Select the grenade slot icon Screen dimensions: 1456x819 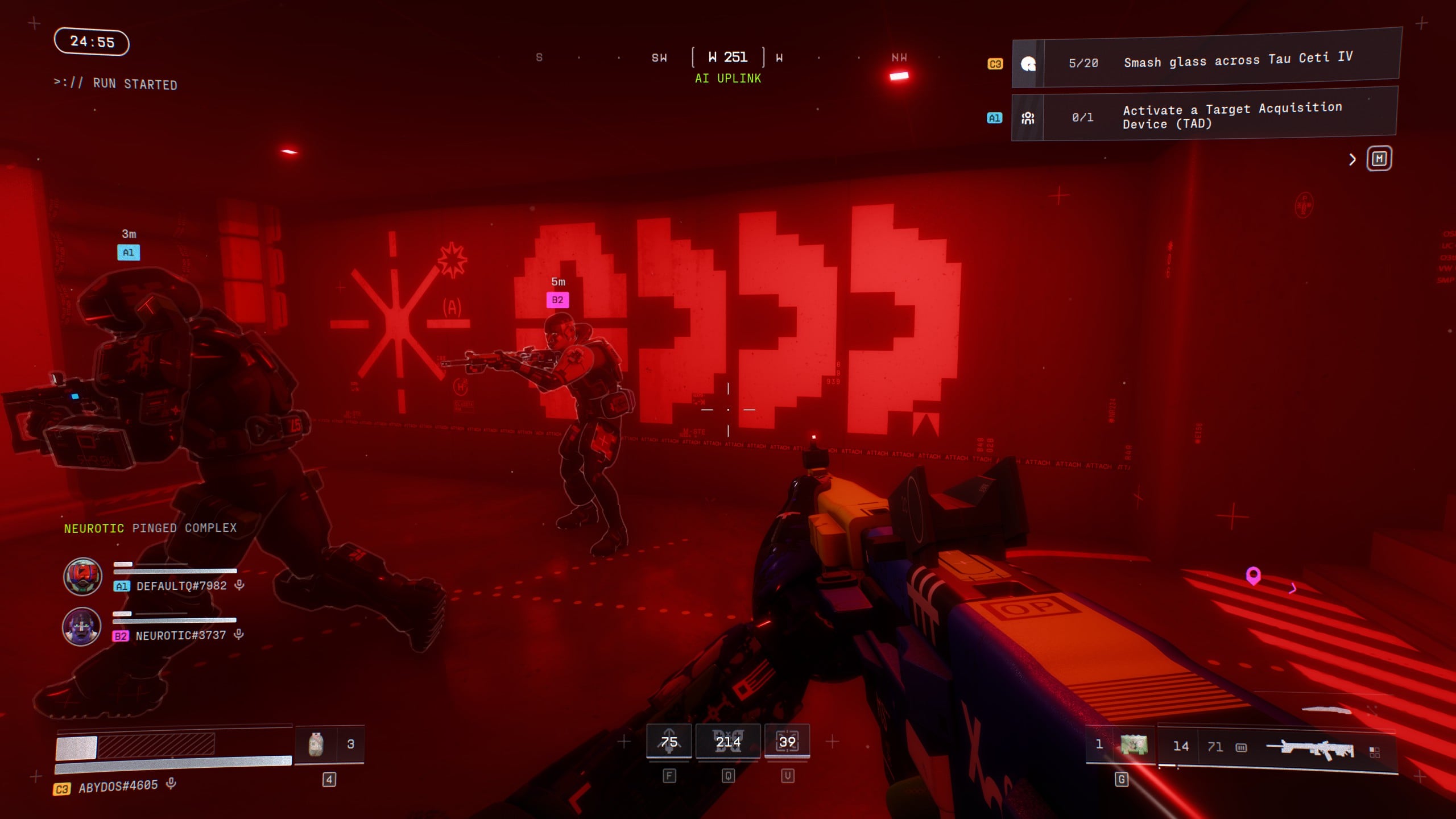coord(1133,744)
